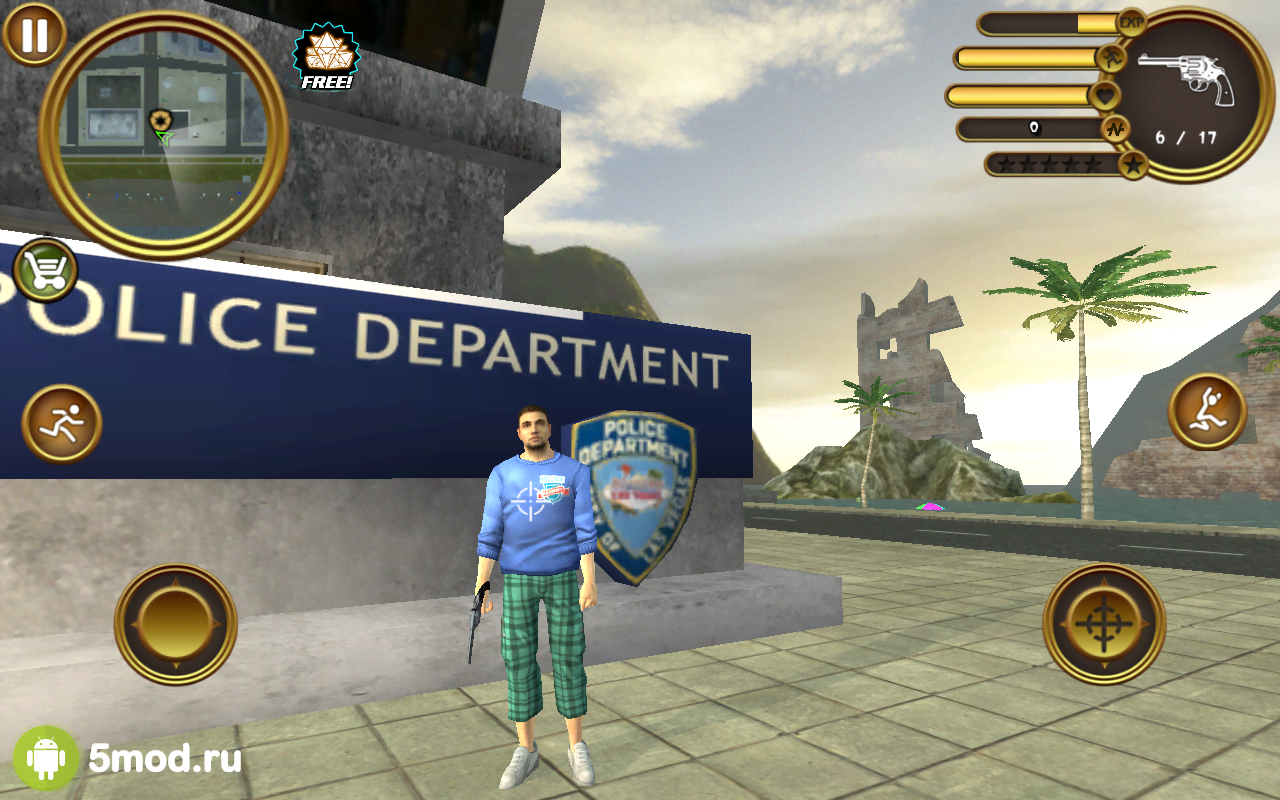This screenshot has height=800, width=1280.
Task: Open the circular minimap
Action: [x=164, y=132]
